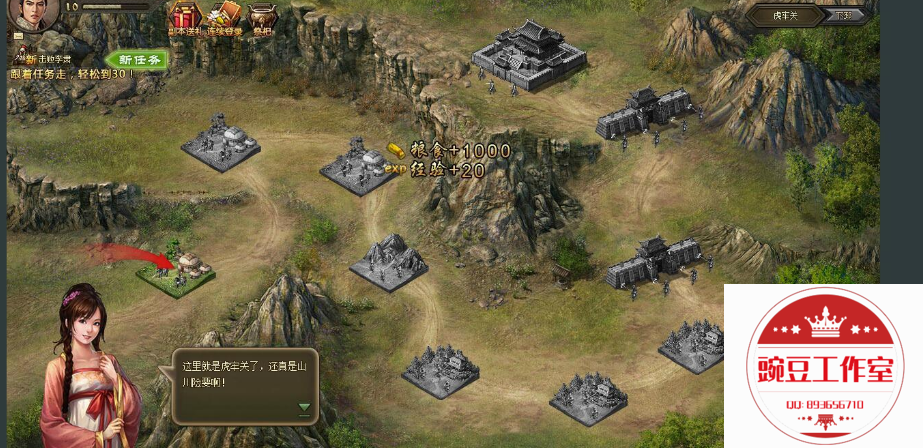
Task: Open the player portrait profile
Action: (x=32, y=17)
